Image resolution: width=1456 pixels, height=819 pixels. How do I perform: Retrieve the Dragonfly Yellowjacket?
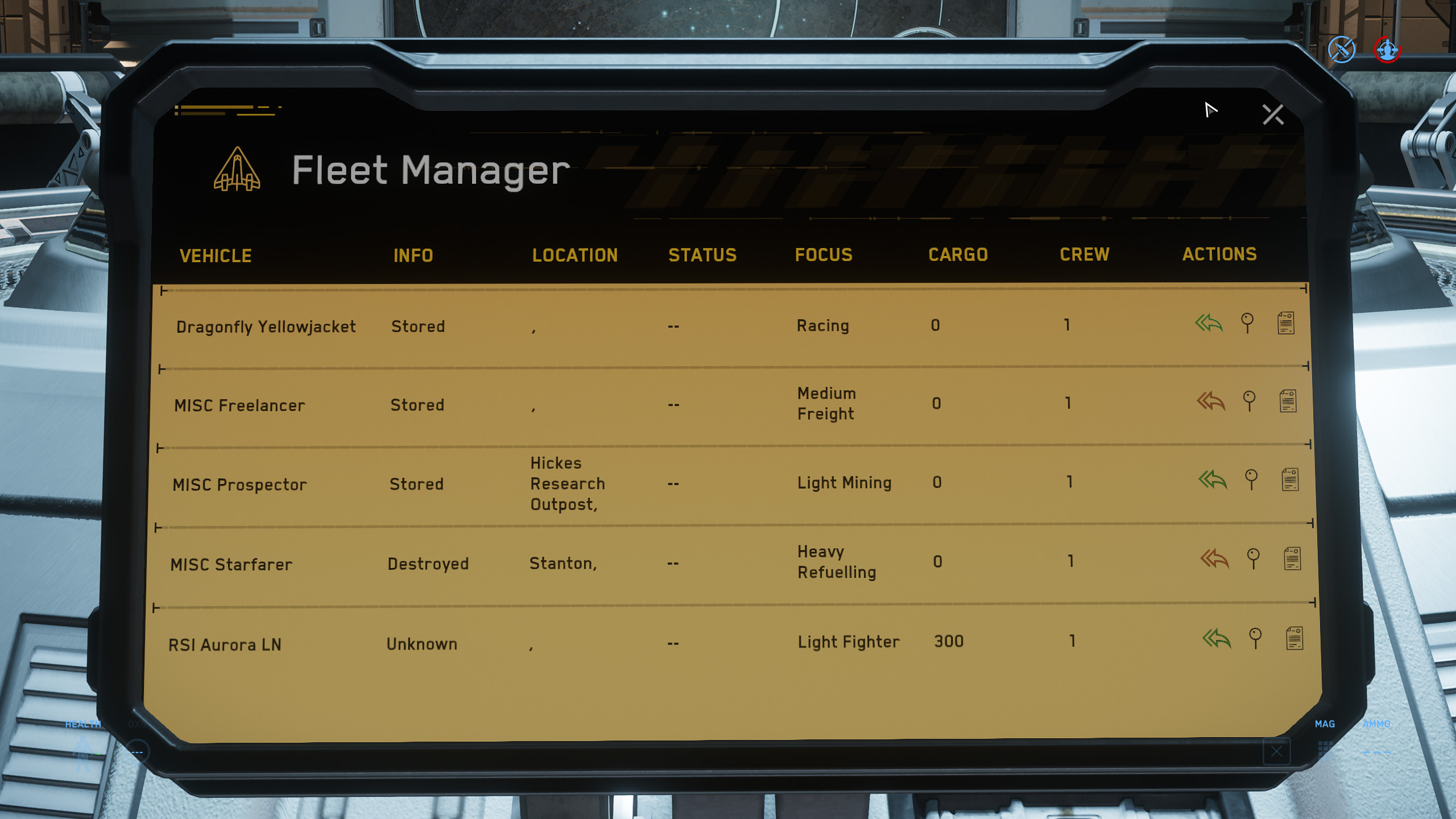click(1209, 324)
